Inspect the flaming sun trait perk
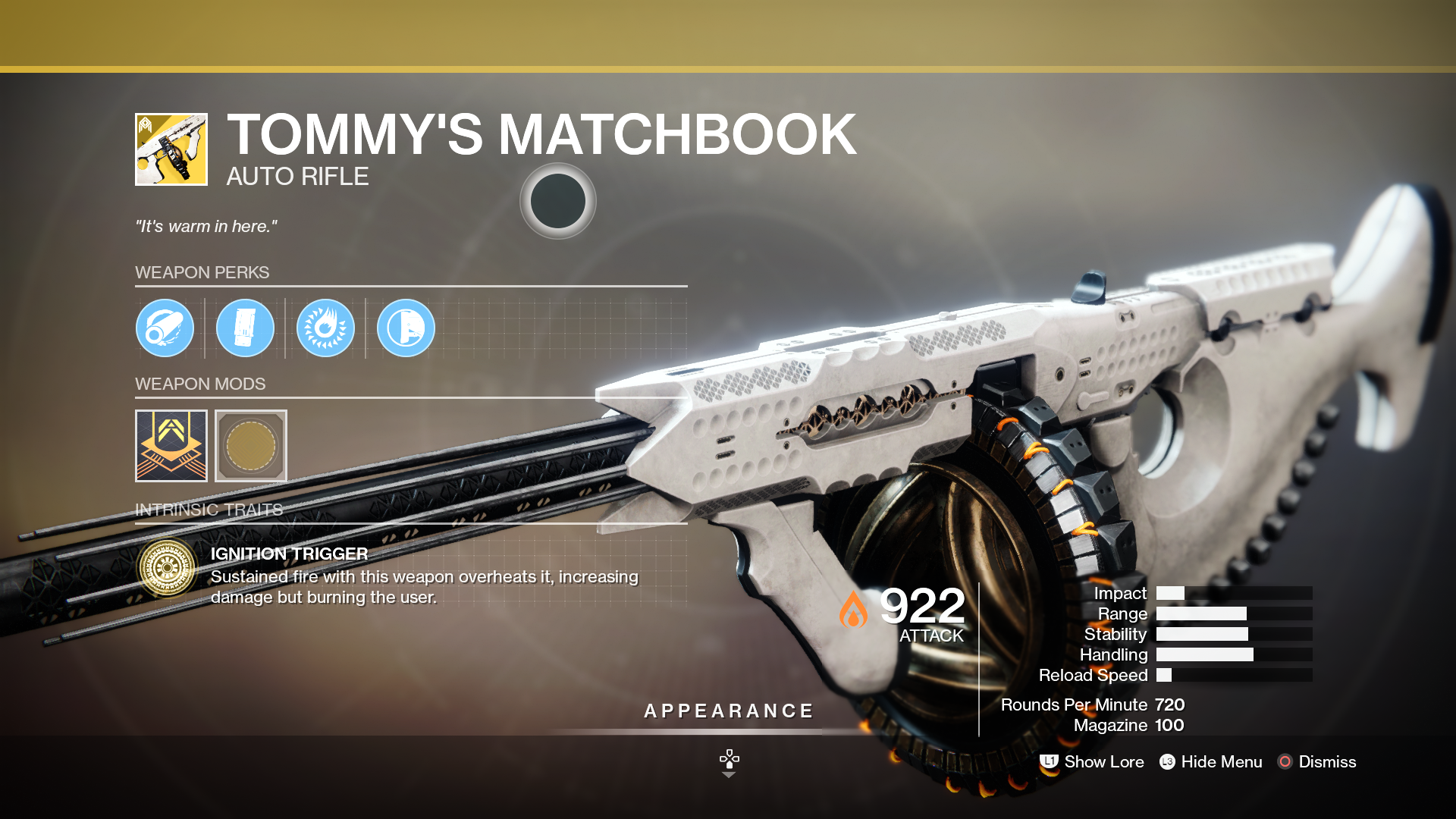The height and width of the screenshot is (819, 1456). (325, 328)
